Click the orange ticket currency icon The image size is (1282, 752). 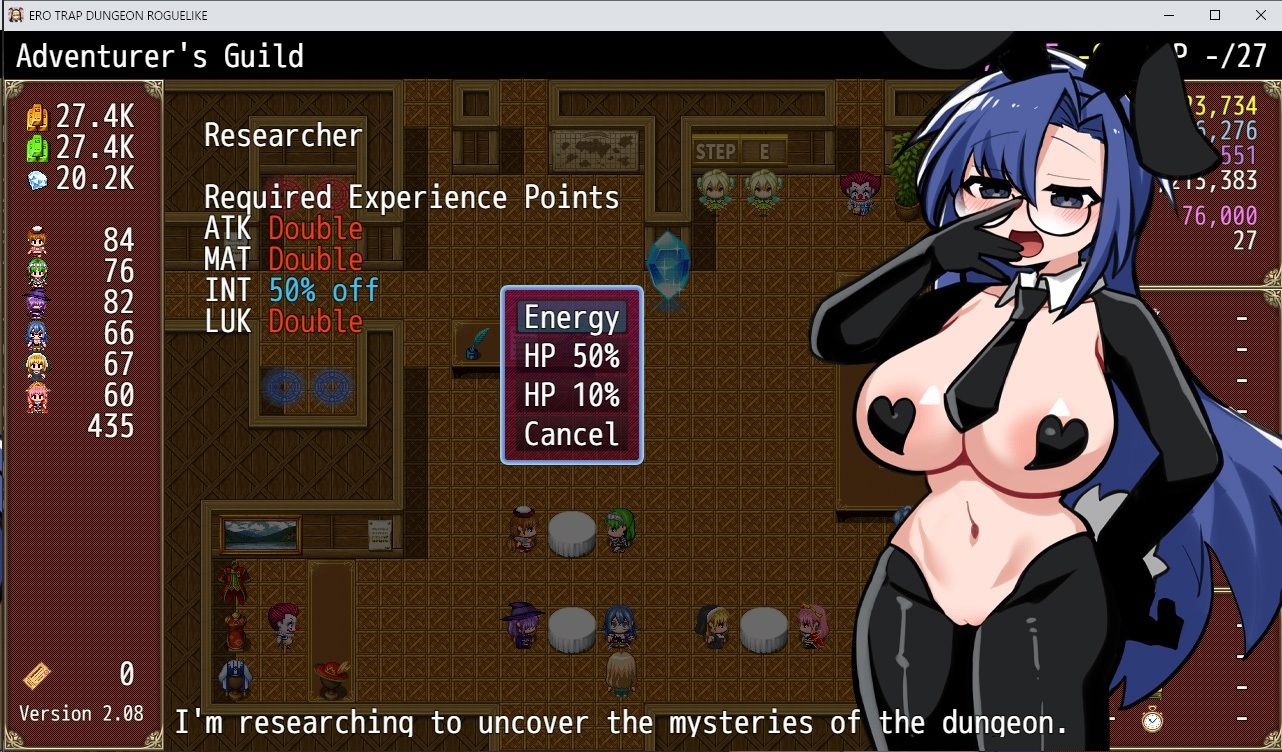[38, 117]
